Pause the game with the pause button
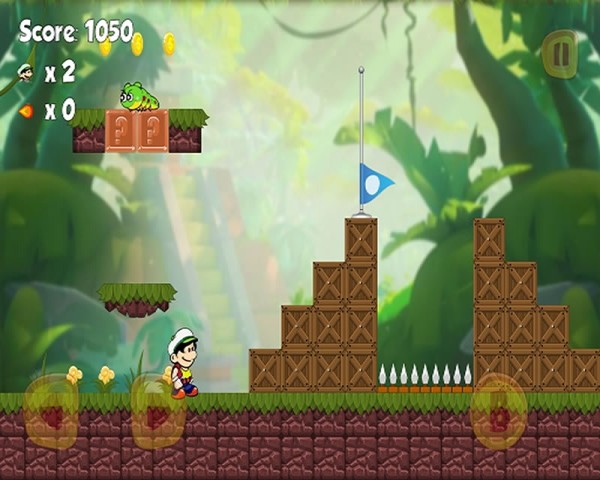Image resolution: width=600 pixels, height=480 pixels. pos(559,54)
